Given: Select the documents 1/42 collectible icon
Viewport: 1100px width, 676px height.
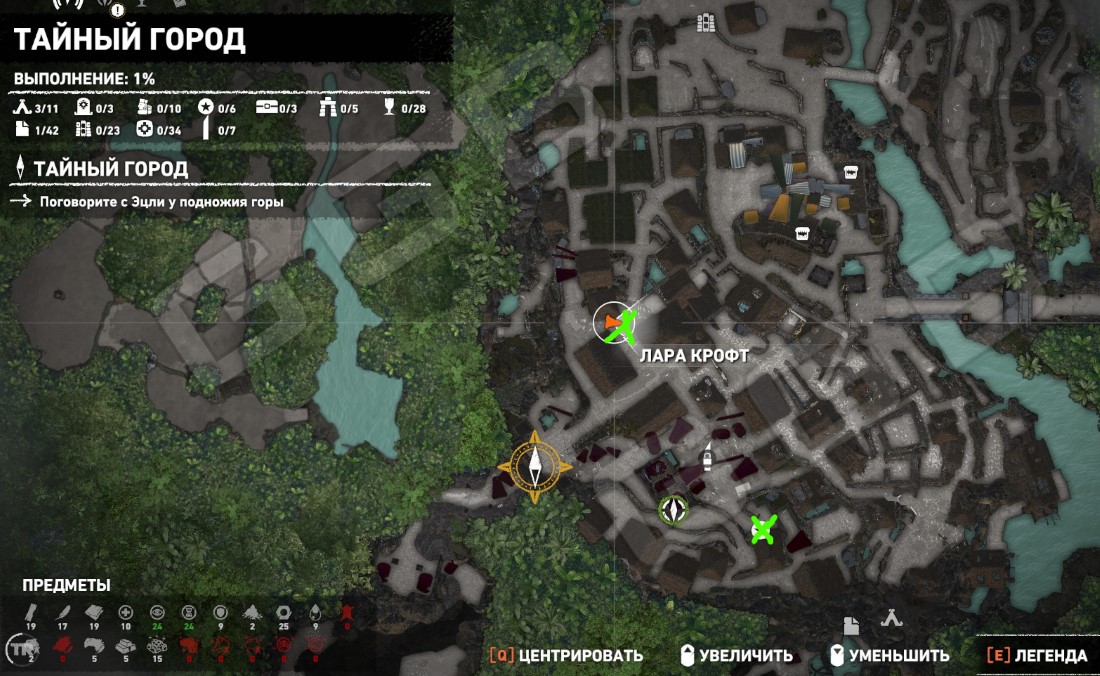Looking at the screenshot, I should 23,129.
